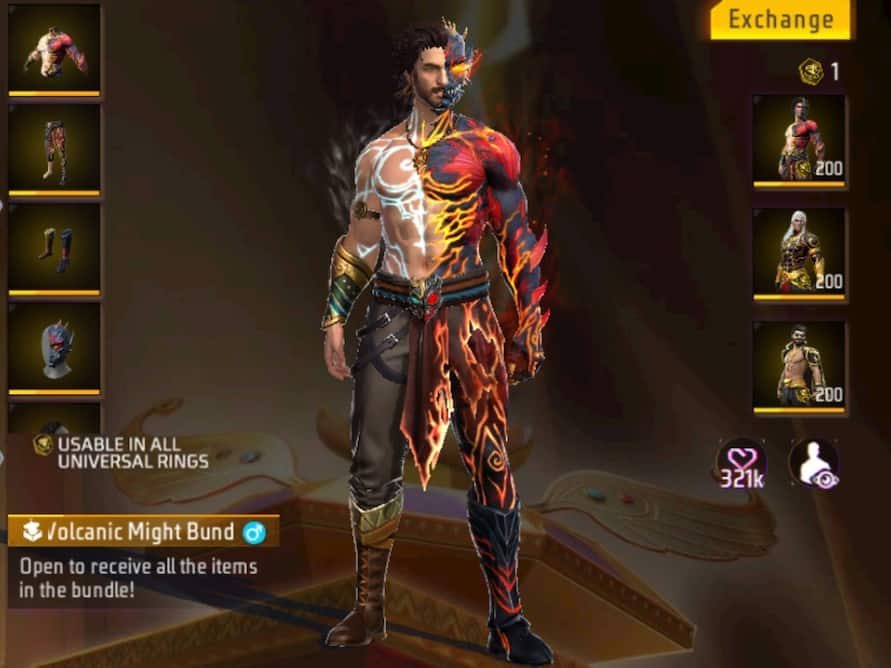Viewport: 891px width, 668px height.
Task: Select the bundle pants item thumbnail
Action: tap(54, 149)
